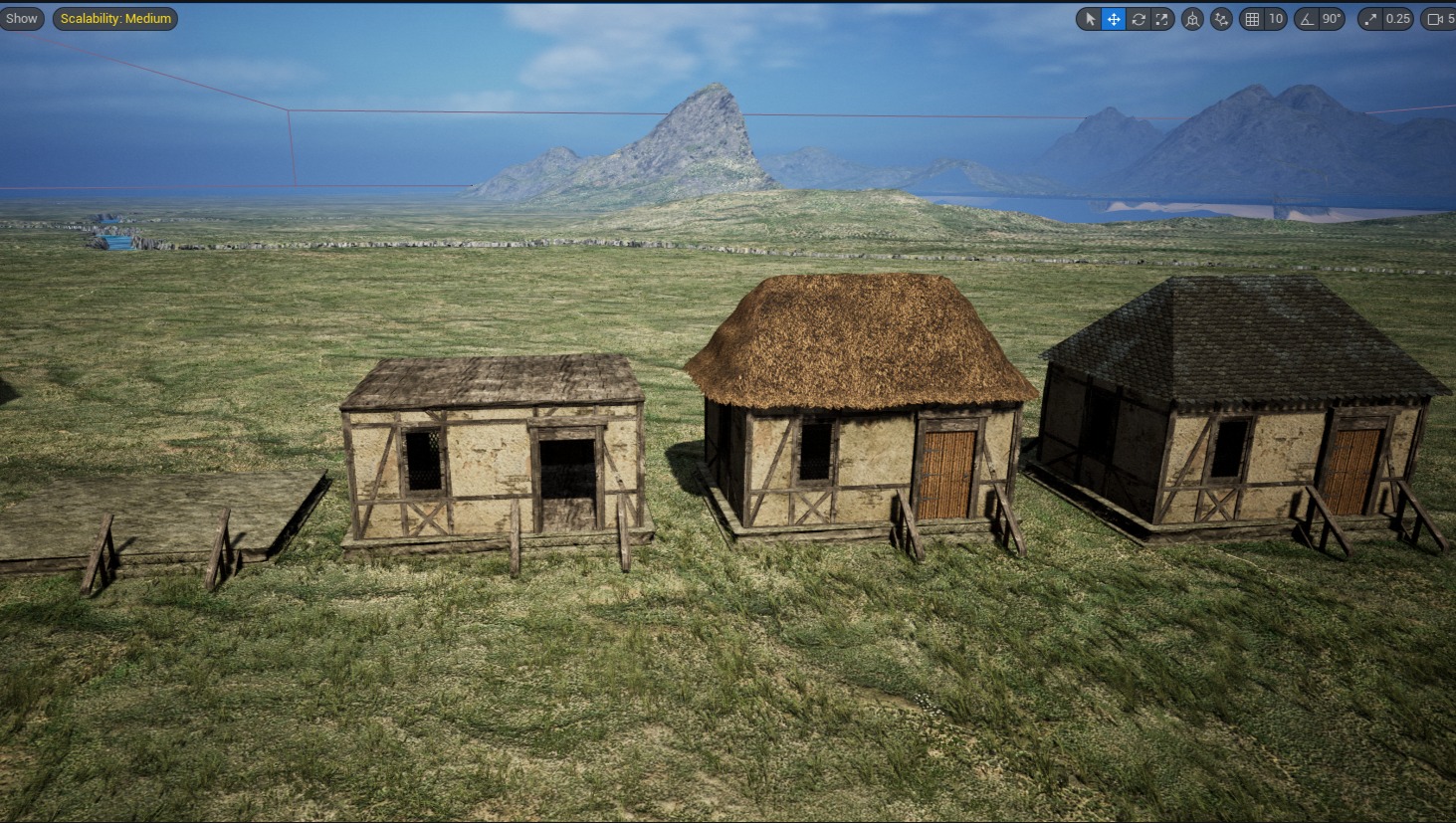Open the rotation snap value 90°
The width and height of the screenshot is (1456, 823).
pyautogui.click(x=1332, y=19)
